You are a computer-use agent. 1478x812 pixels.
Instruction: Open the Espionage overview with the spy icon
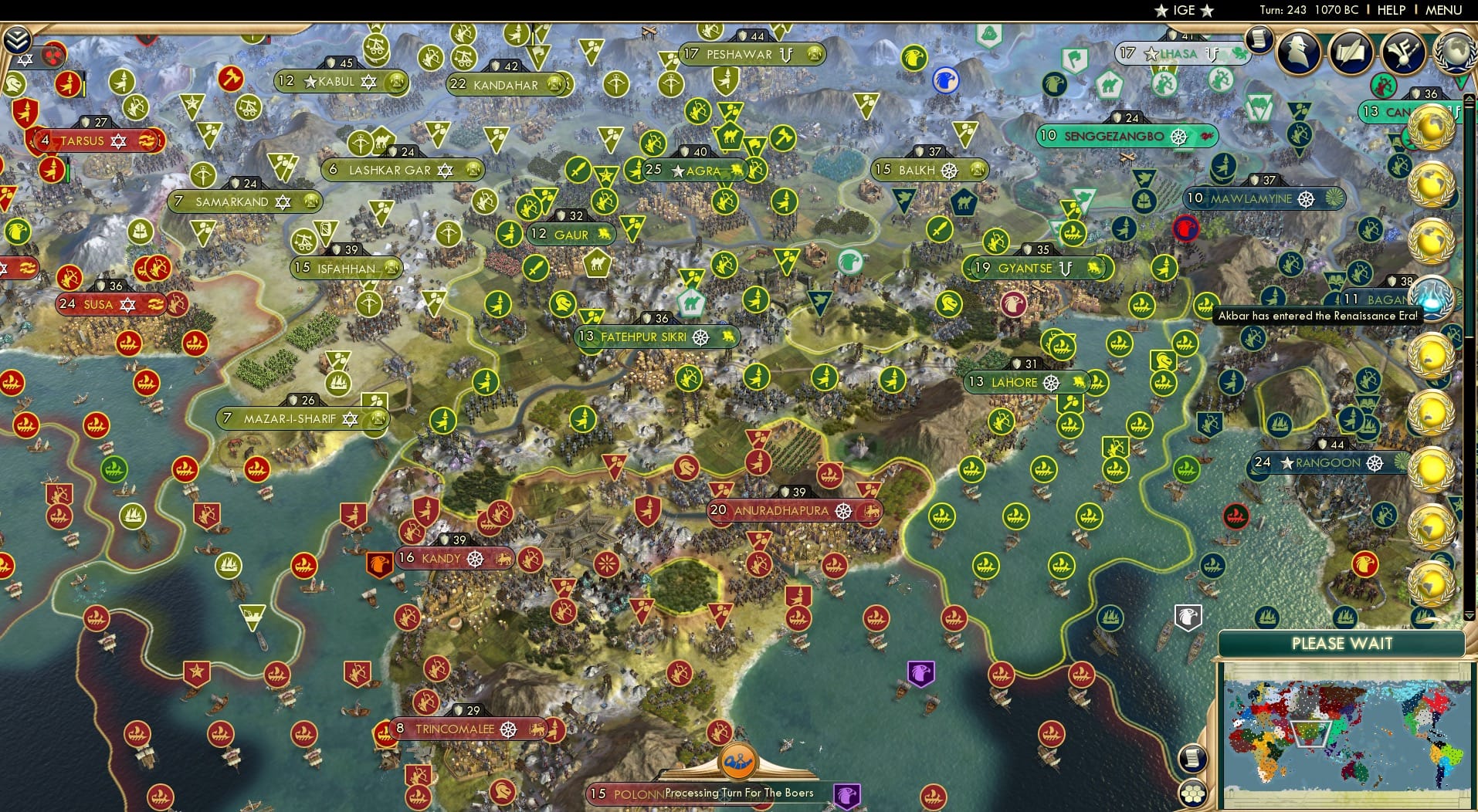click(x=1297, y=52)
